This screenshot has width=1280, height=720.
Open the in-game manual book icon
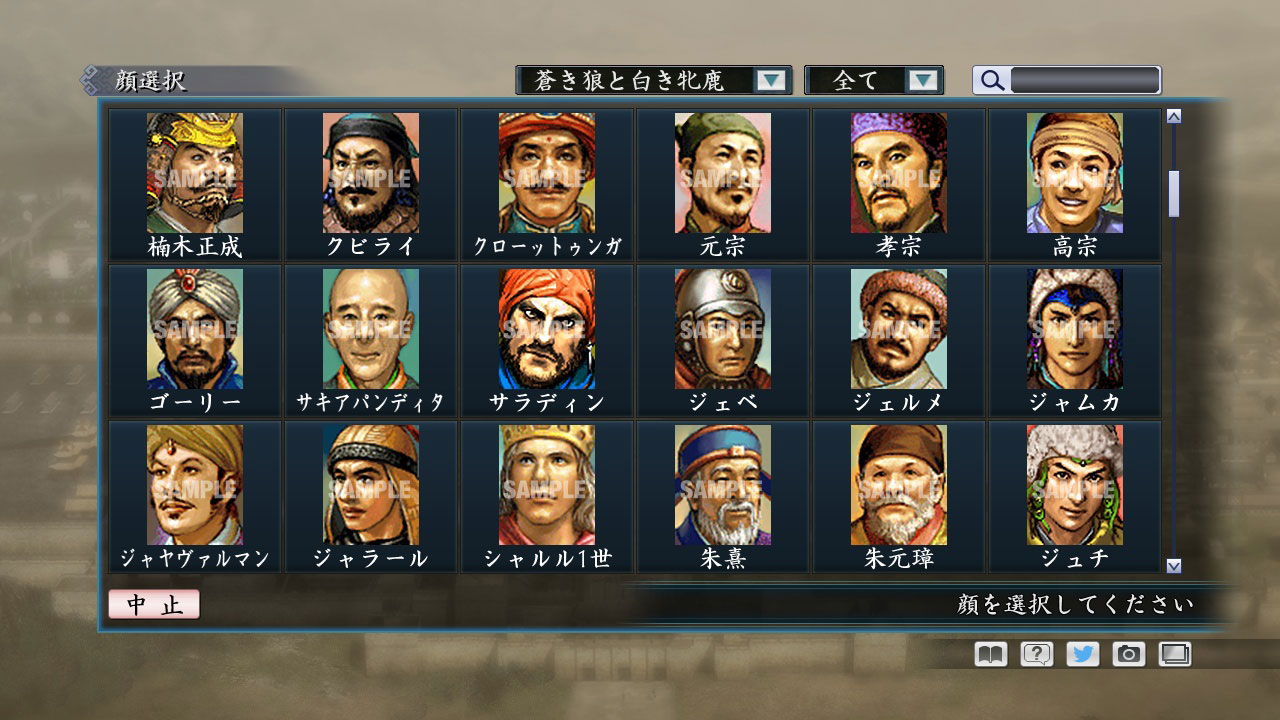click(x=988, y=653)
